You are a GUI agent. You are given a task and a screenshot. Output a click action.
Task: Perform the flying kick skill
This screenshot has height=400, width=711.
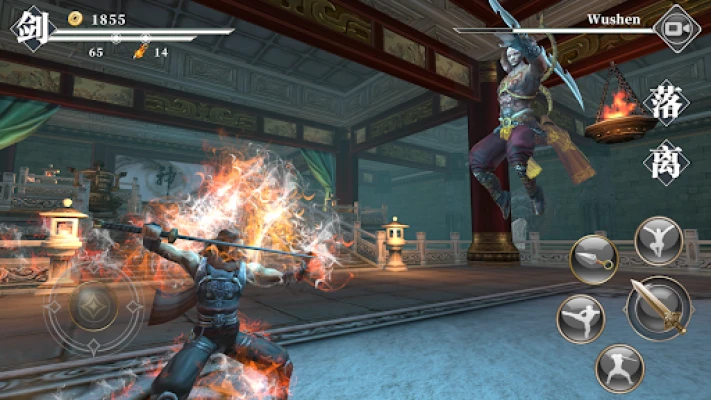point(580,319)
